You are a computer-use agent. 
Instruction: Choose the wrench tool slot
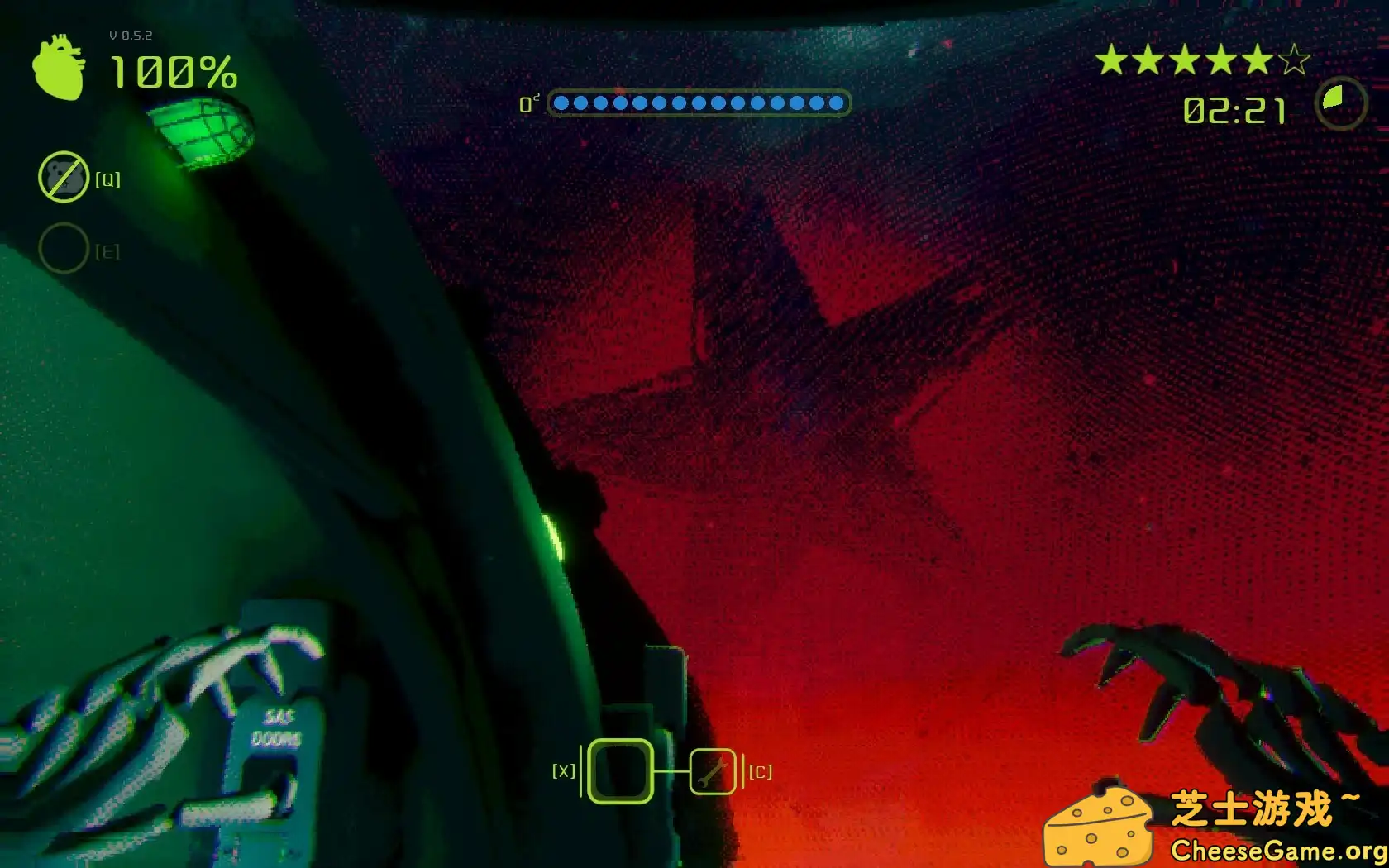click(x=712, y=771)
